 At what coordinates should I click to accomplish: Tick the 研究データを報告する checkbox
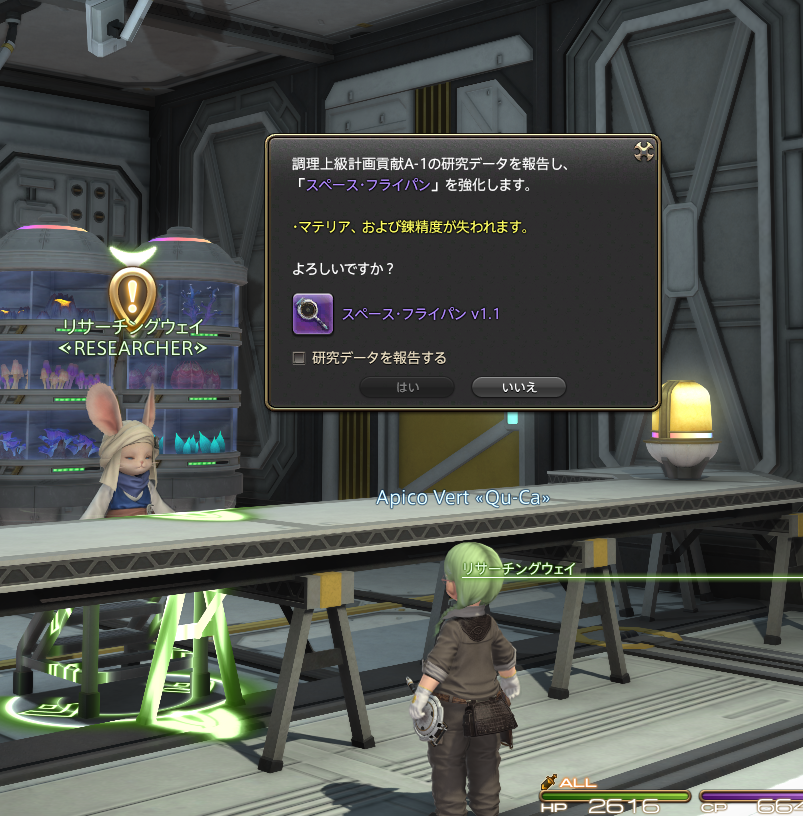tap(298, 358)
